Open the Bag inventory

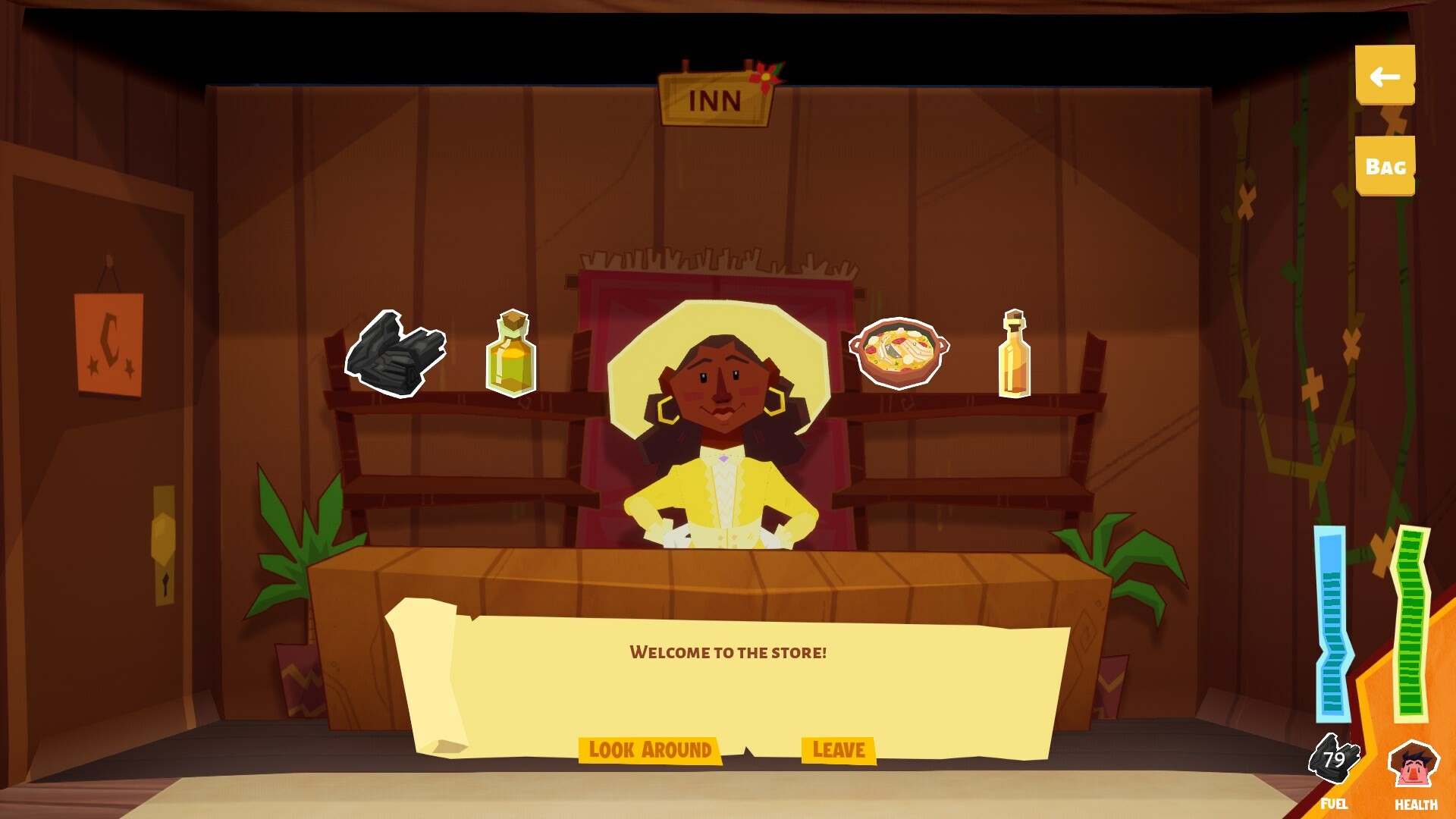(1385, 165)
